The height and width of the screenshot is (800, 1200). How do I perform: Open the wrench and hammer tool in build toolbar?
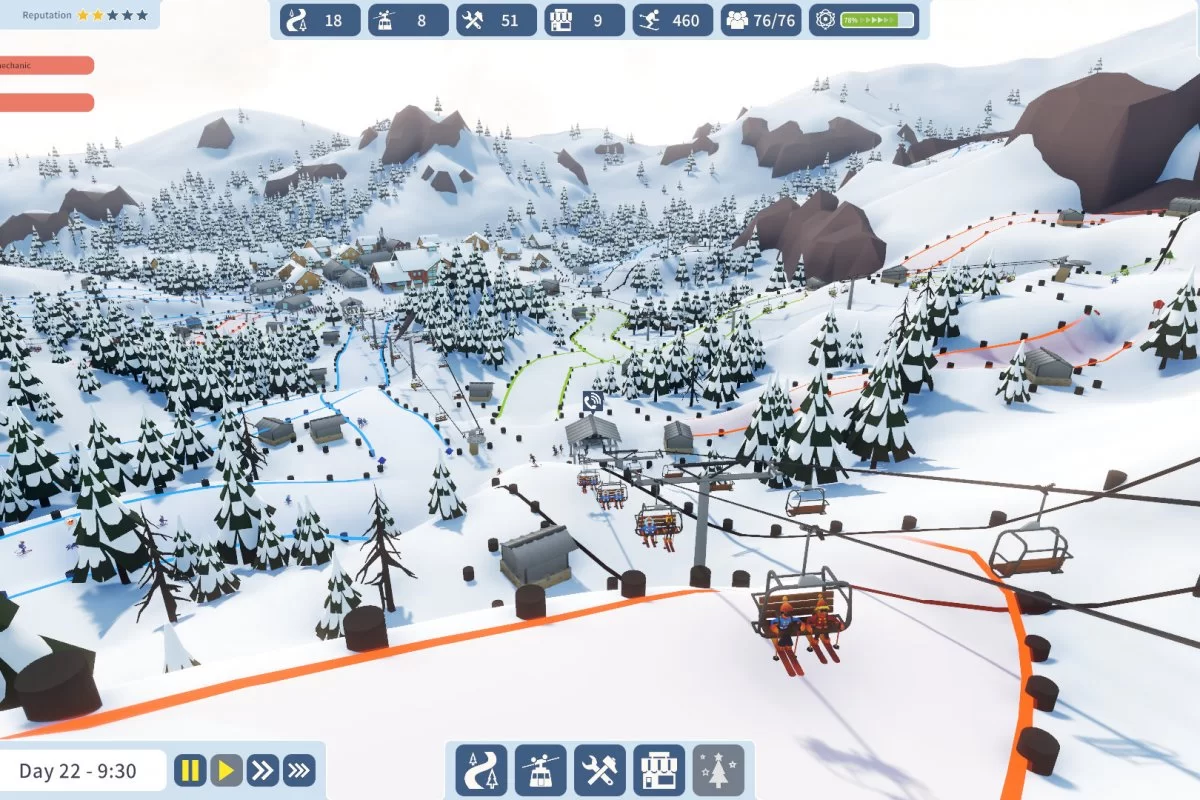pos(600,770)
